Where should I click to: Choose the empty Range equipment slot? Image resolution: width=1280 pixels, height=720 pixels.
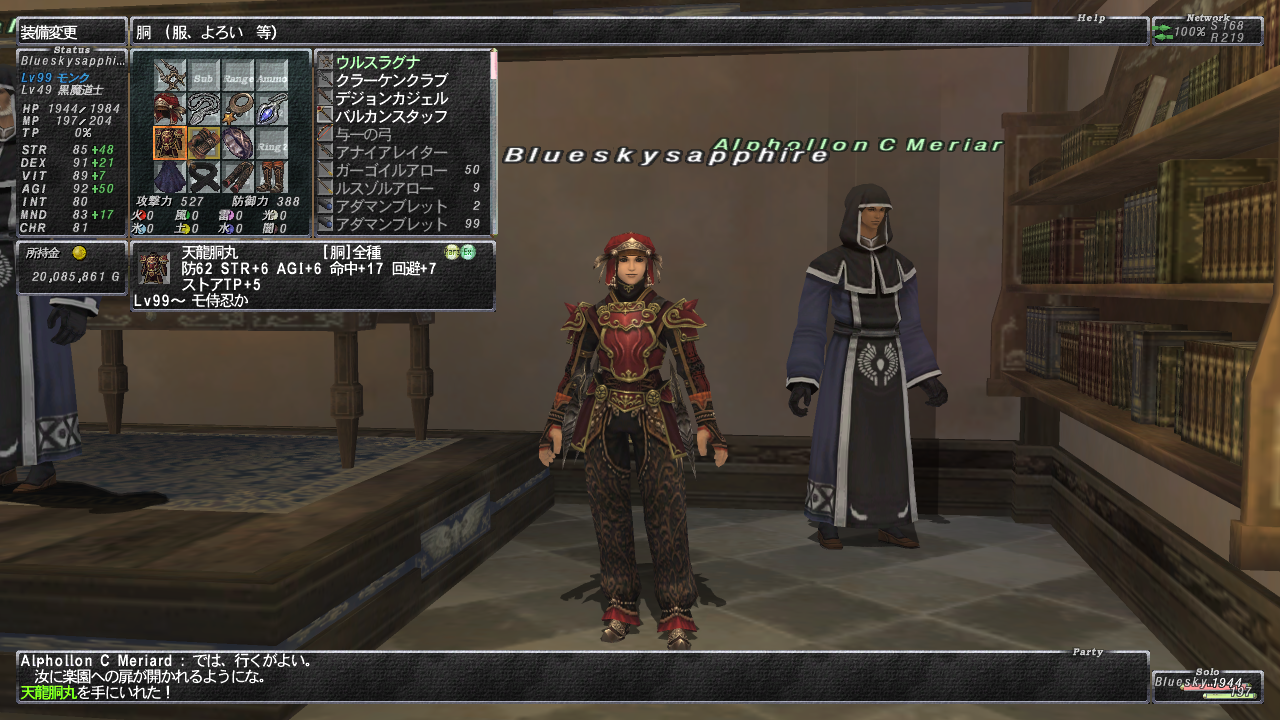coord(238,76)
